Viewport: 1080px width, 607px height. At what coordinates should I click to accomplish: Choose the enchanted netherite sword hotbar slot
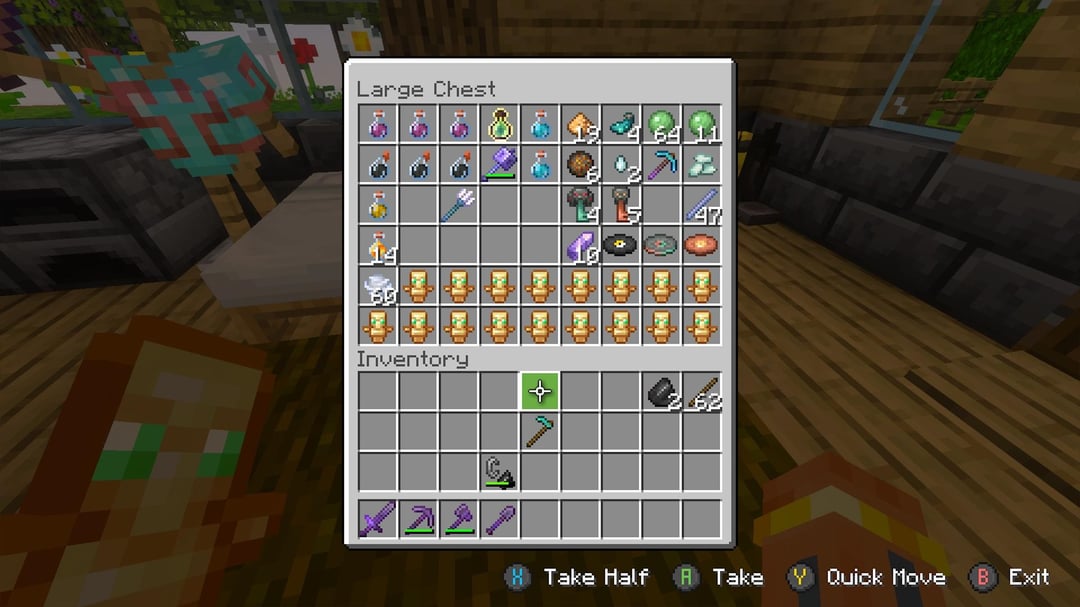coord(378,519)
